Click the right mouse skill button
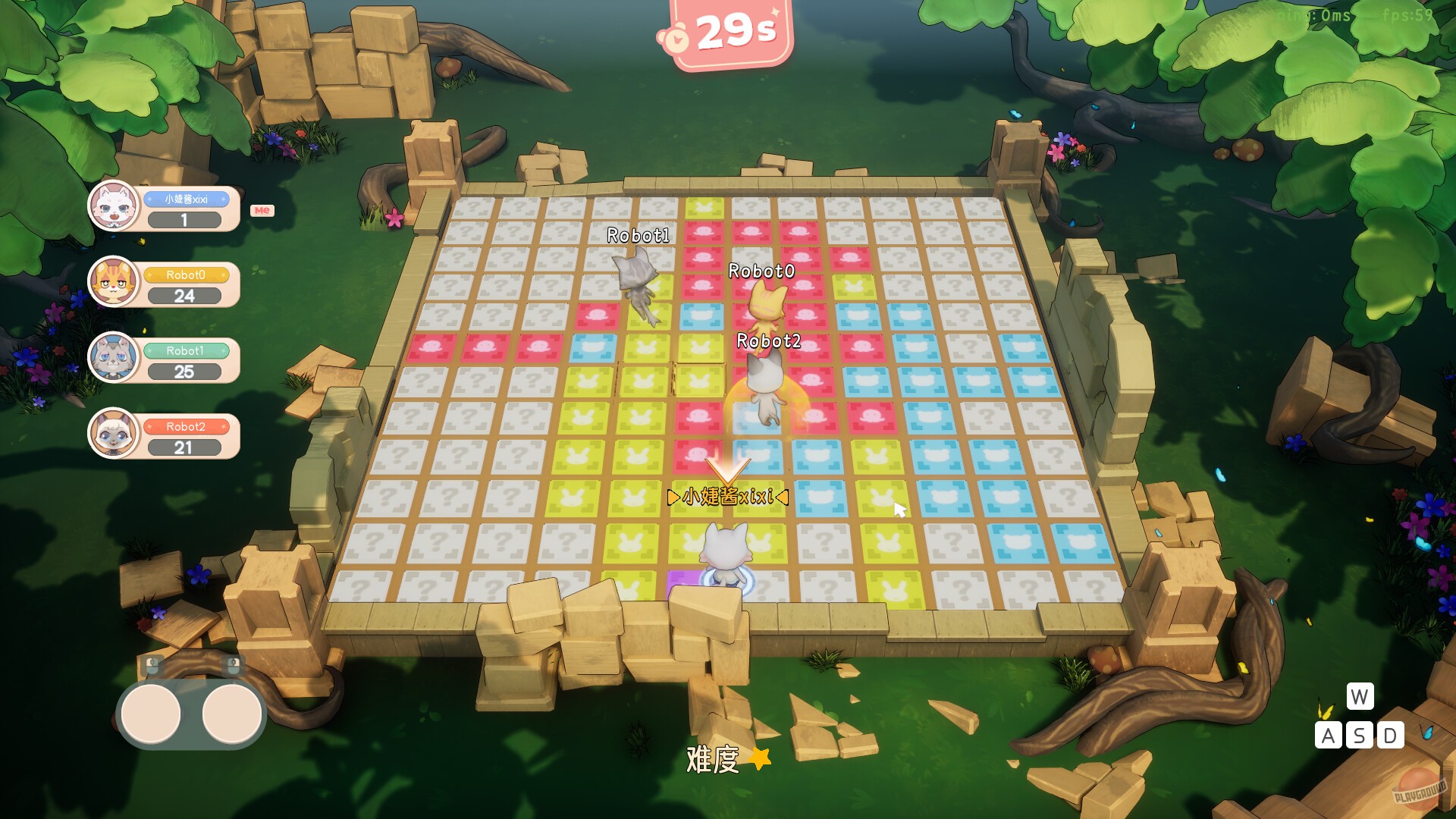Screen dimensions: 1456x819 coord(230,711)
